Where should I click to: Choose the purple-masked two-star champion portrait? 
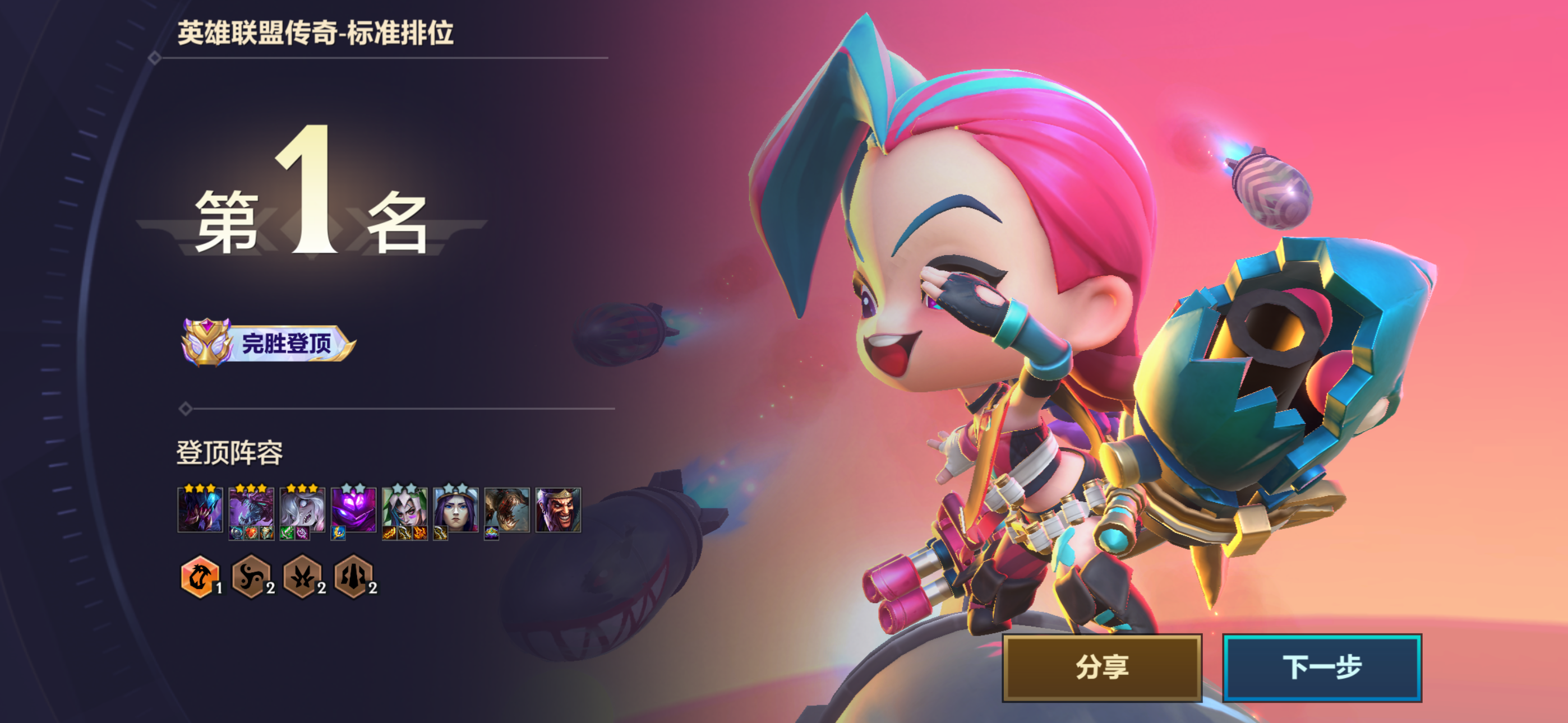(x=353, y=509)
